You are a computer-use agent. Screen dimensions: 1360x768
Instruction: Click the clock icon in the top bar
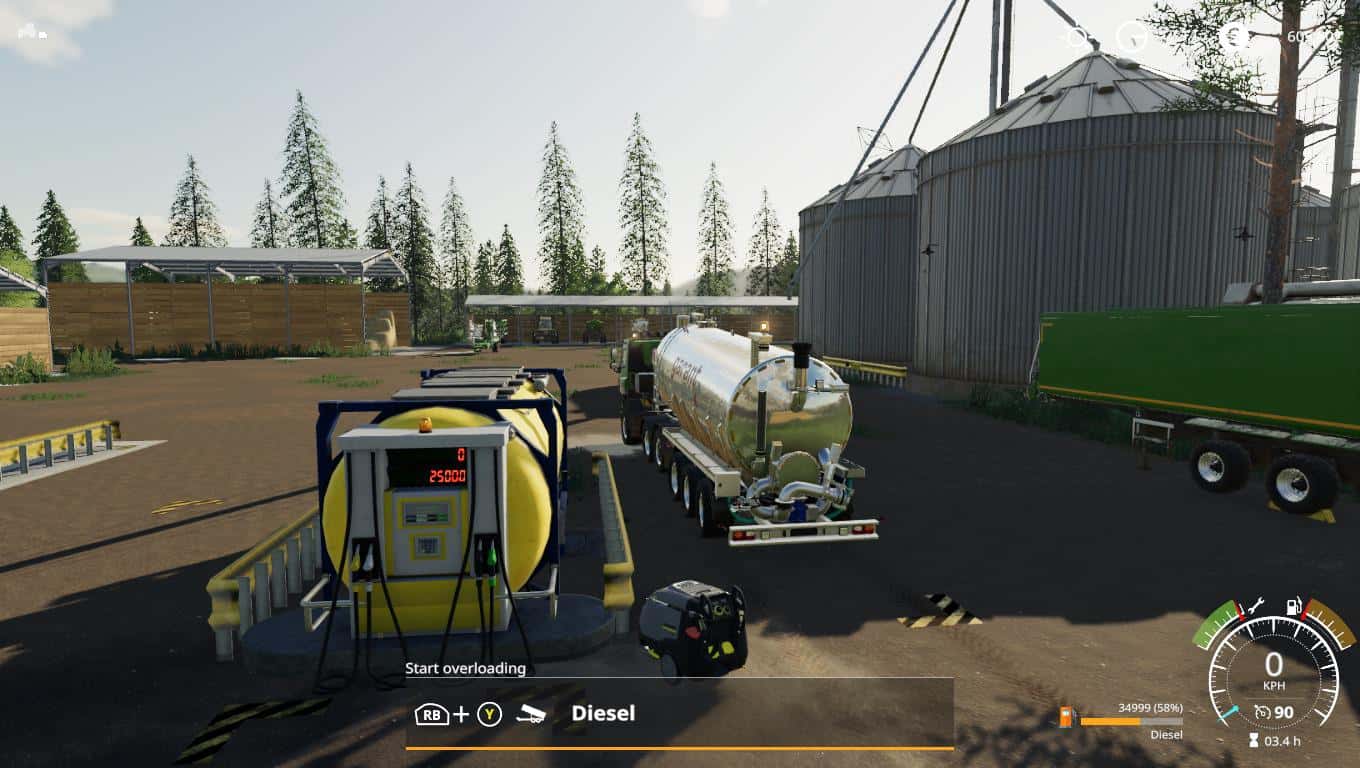tap(1132, 37)
